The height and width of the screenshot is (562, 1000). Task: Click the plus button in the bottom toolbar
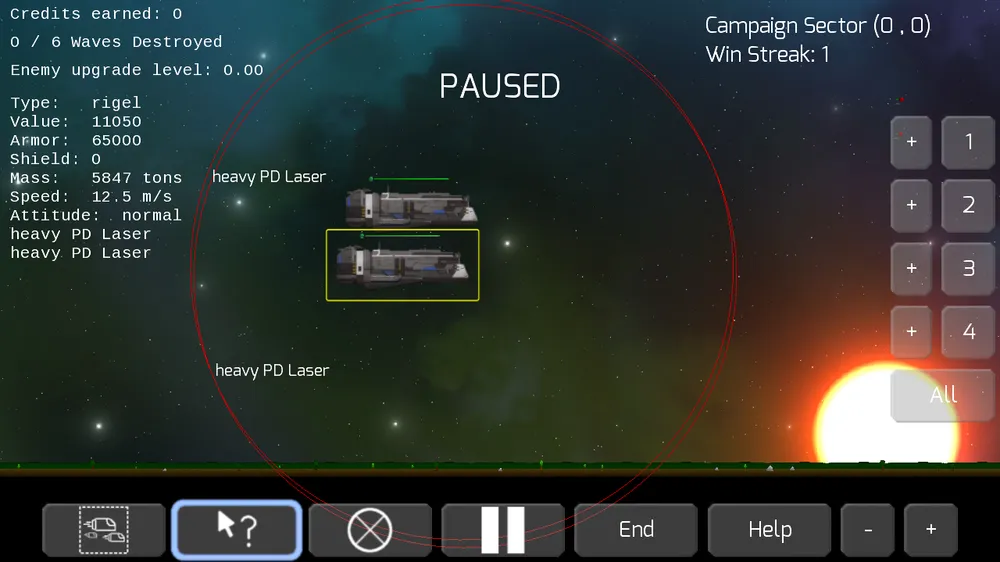[x=930, y=529]
